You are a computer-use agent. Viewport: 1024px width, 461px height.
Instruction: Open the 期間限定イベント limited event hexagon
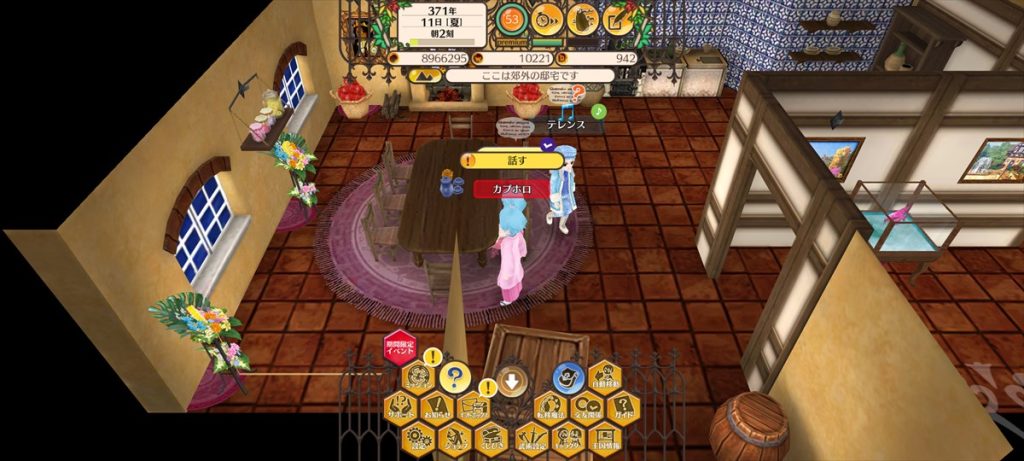click(x=400, y=350)
